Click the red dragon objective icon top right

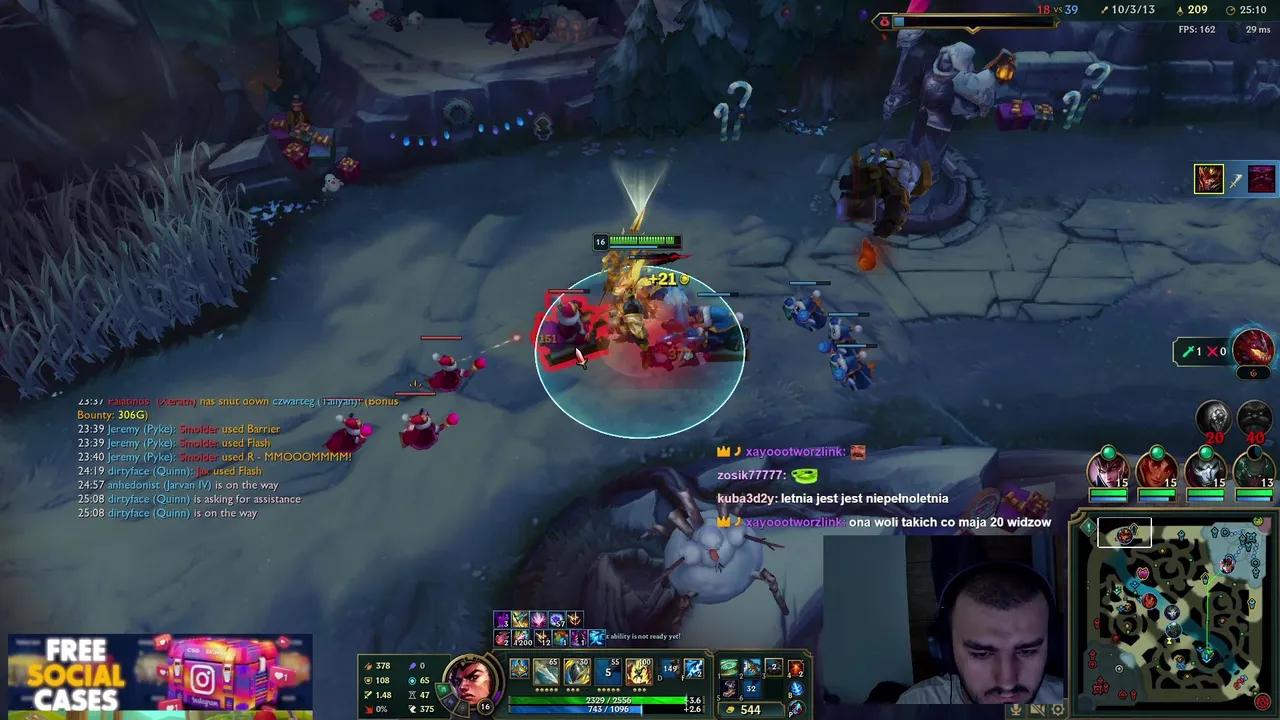tap(1253, 347)
